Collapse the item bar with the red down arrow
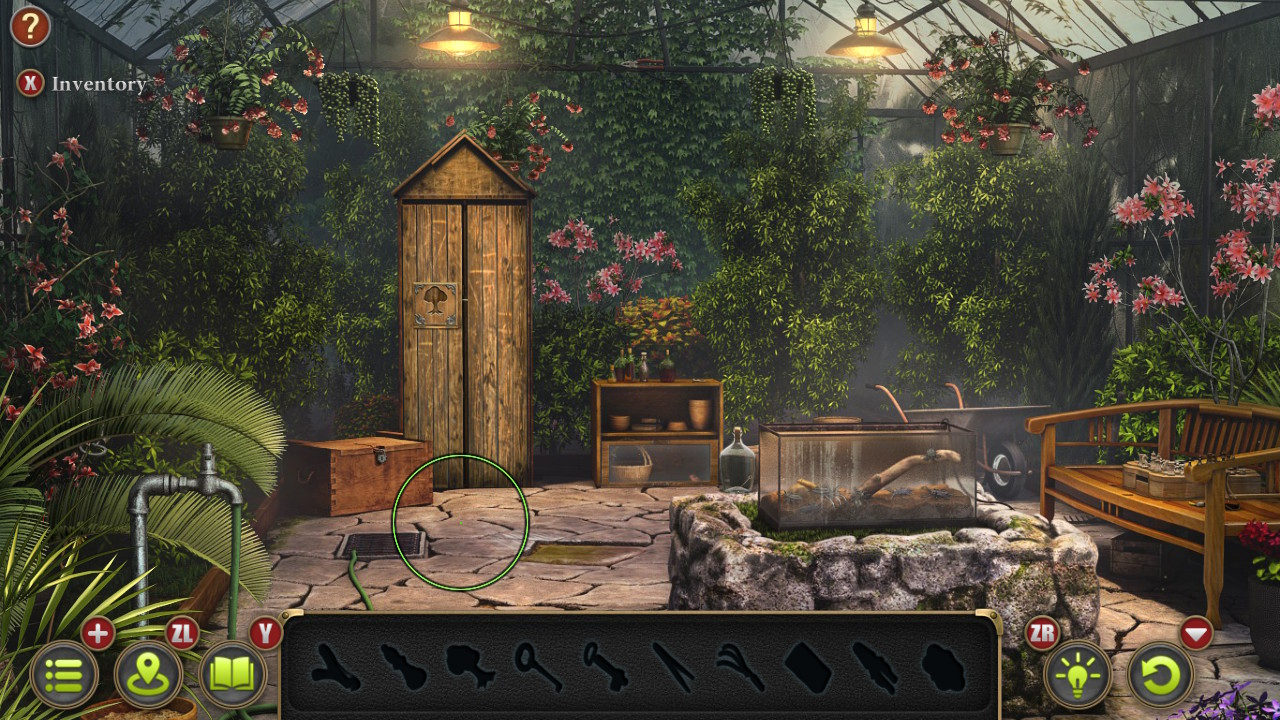Screen dimensions: 1280x720 1199,633
